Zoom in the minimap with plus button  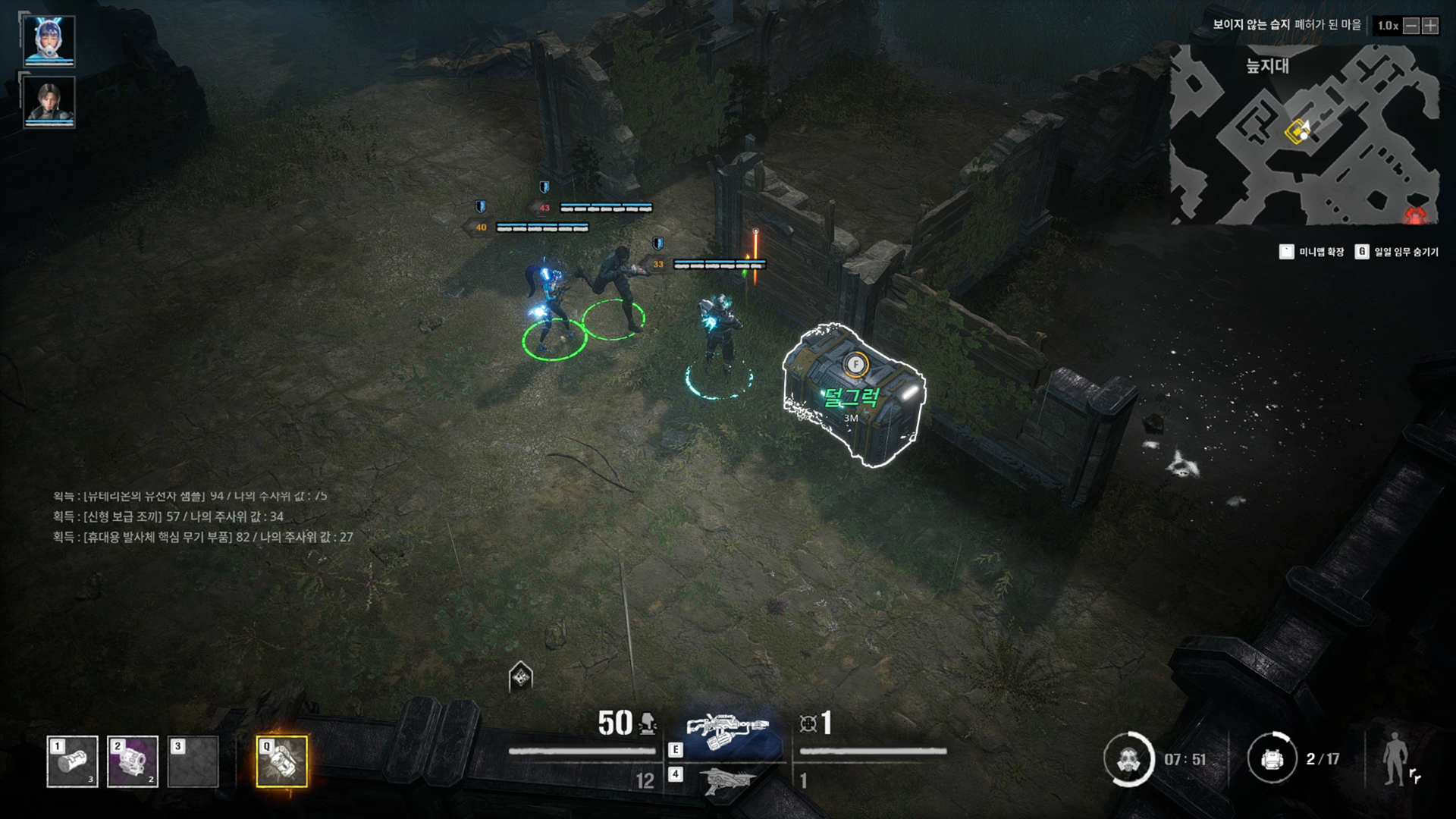click(x=1430, y=26)
